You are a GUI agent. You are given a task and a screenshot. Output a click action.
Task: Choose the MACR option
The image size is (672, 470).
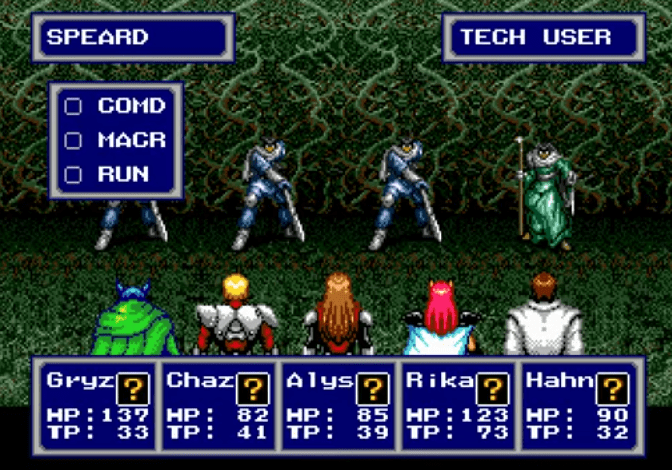click(116, 140)
